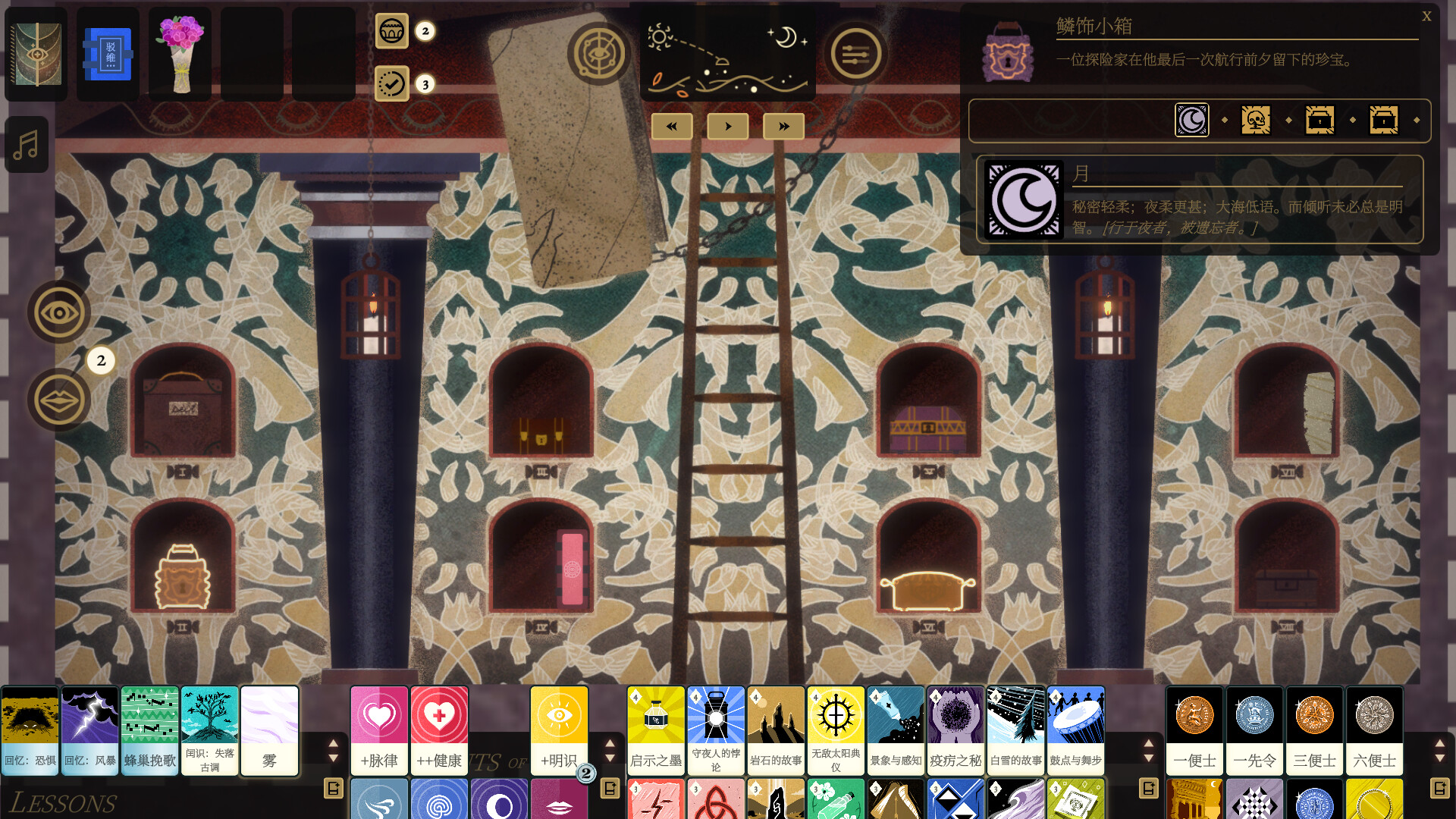Click the checkmark icon showing badge 3
1456x819 pixels.
(392, 85)
